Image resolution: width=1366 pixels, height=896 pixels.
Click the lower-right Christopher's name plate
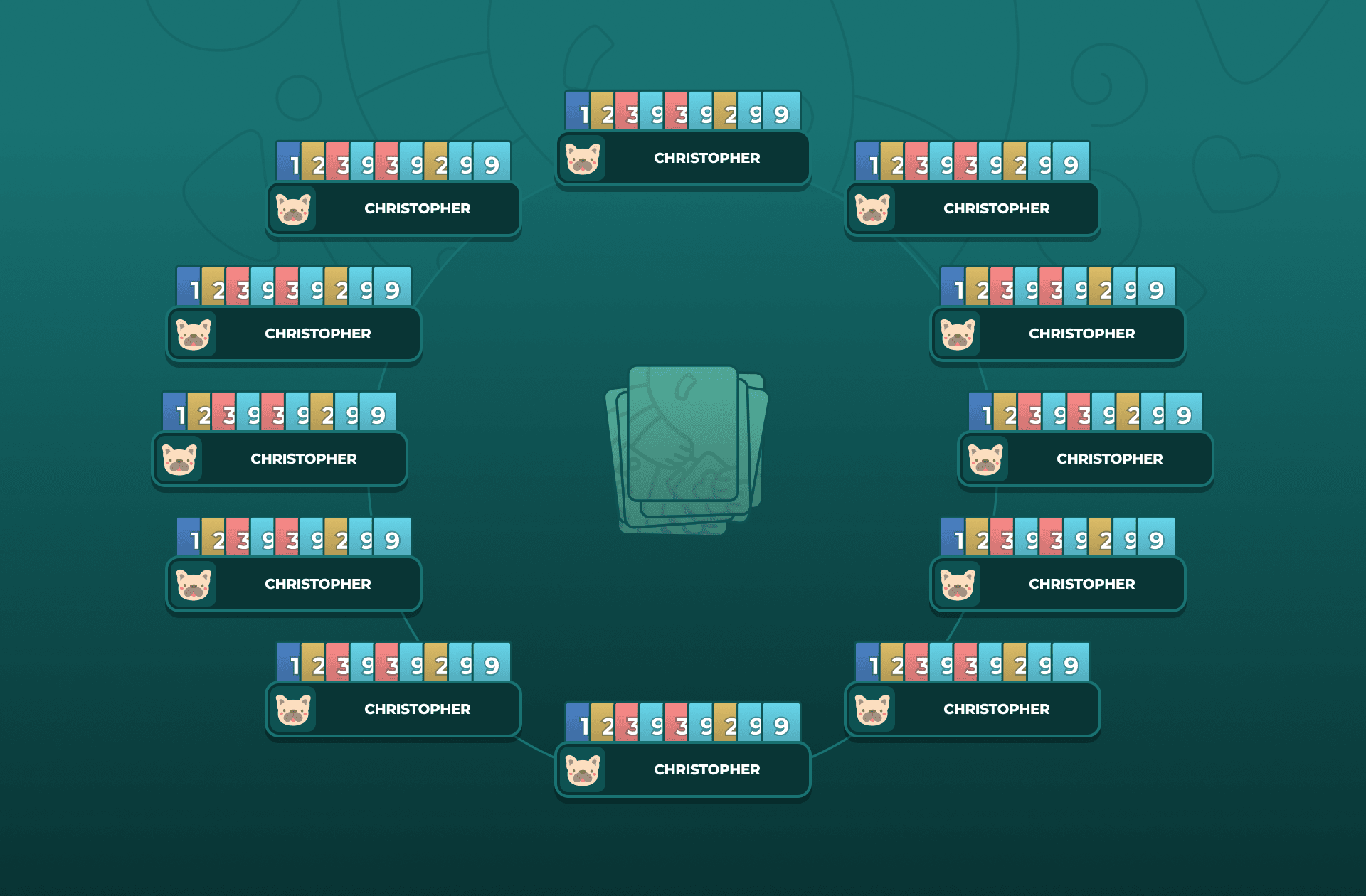[996, 709]
